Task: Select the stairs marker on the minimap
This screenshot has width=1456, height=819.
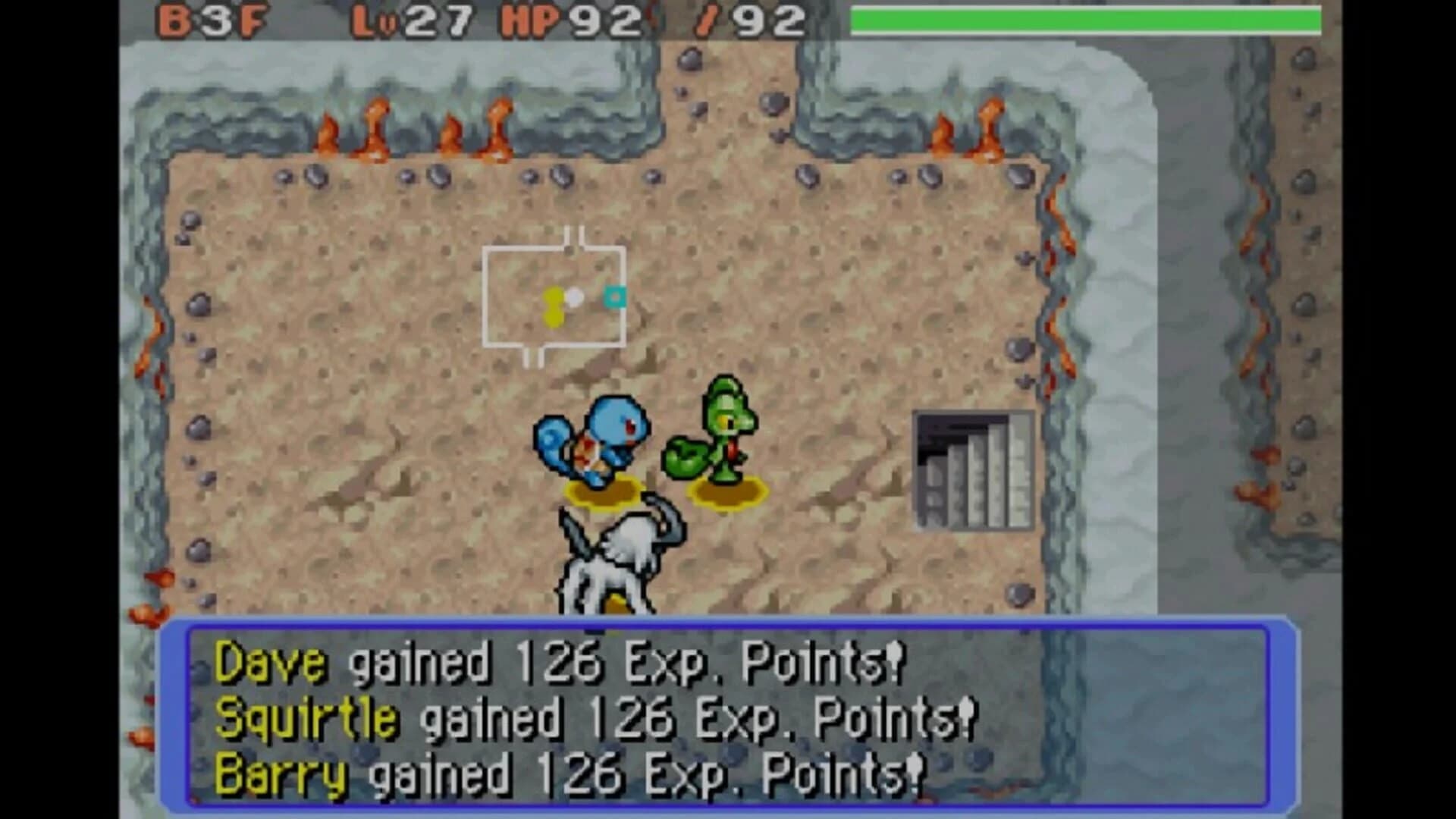Action: (x=614, y=297)
